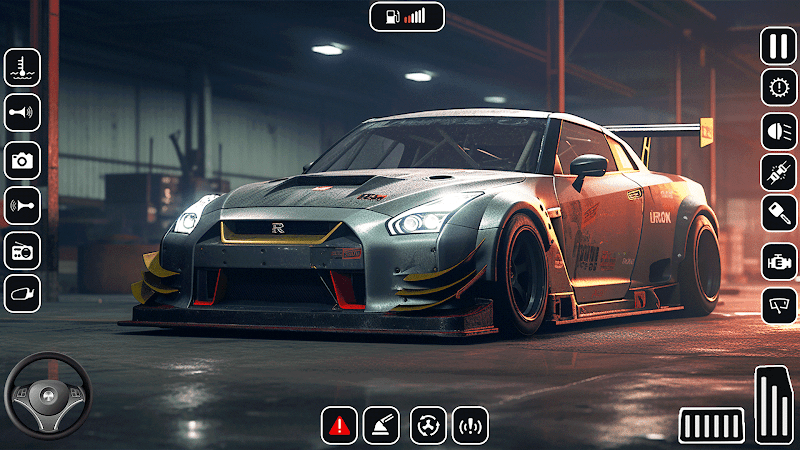The image size is (800, 450).
Task: Click the side mirror icon
Action: point(22,294)
